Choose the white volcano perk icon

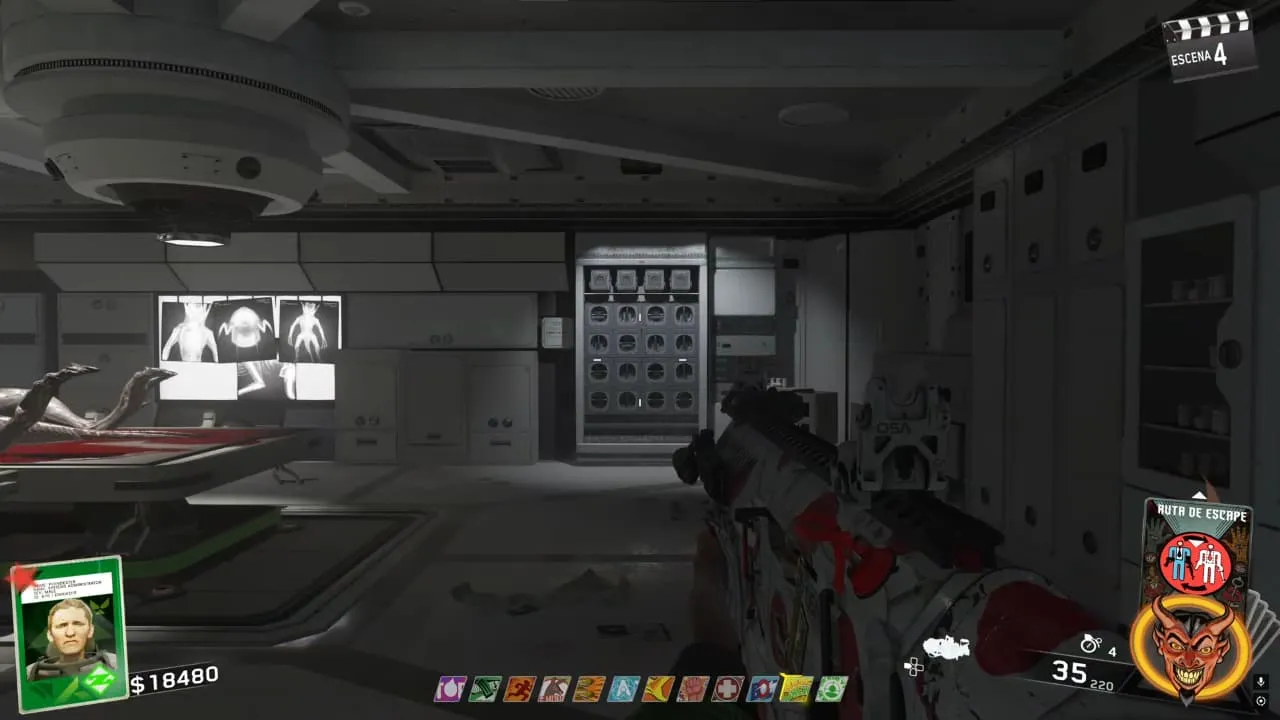coord(554,689)
